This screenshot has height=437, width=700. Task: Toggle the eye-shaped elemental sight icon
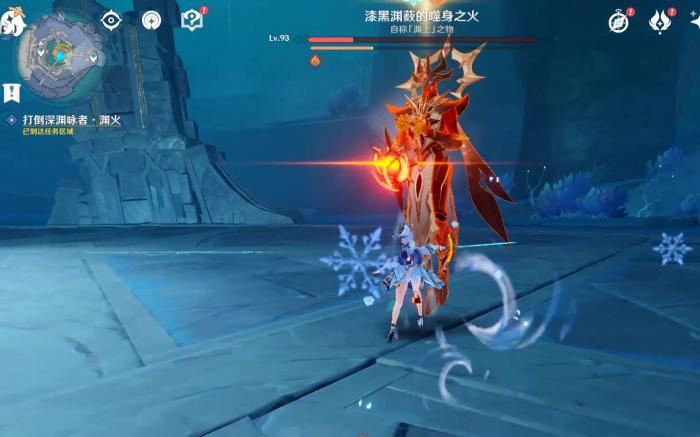110,20
